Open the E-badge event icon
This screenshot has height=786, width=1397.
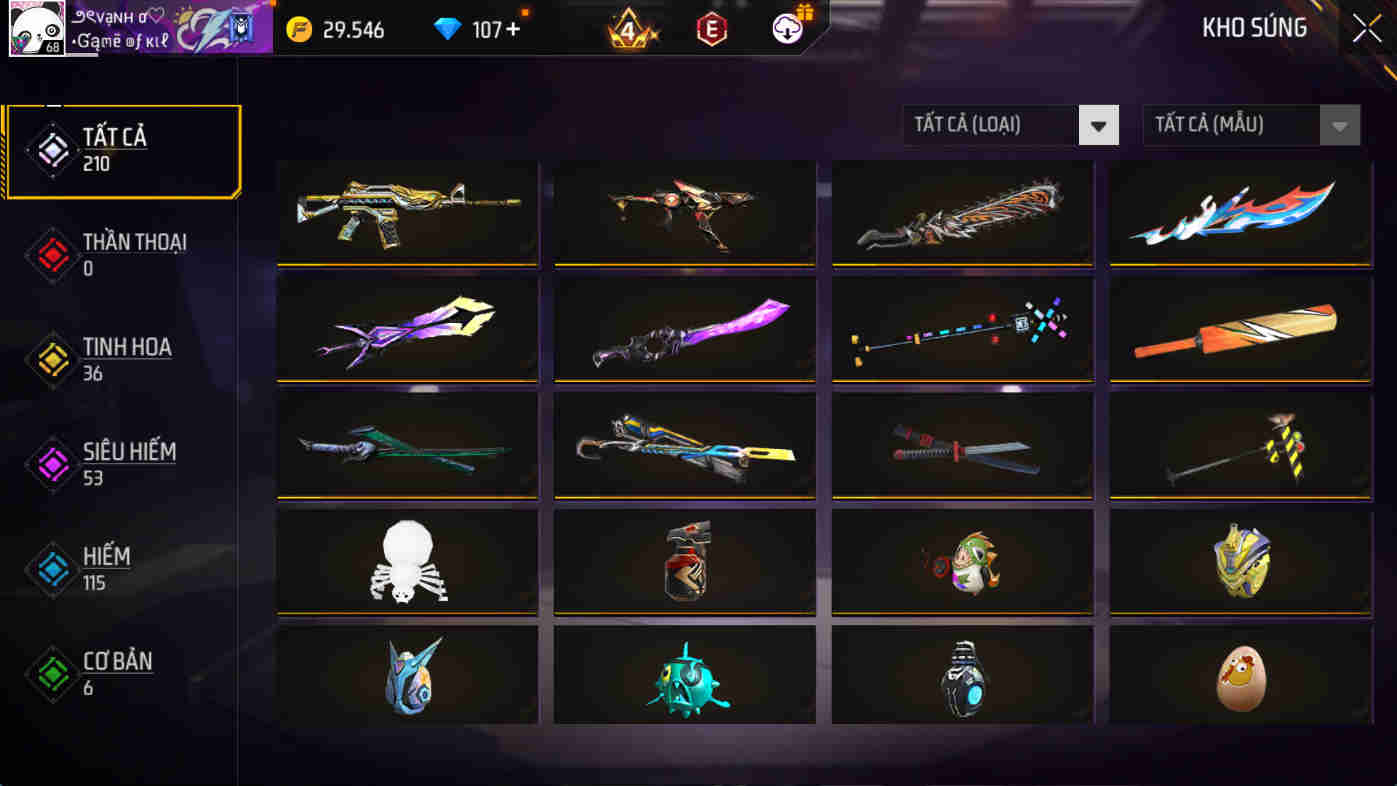click(x=712, y=29)
